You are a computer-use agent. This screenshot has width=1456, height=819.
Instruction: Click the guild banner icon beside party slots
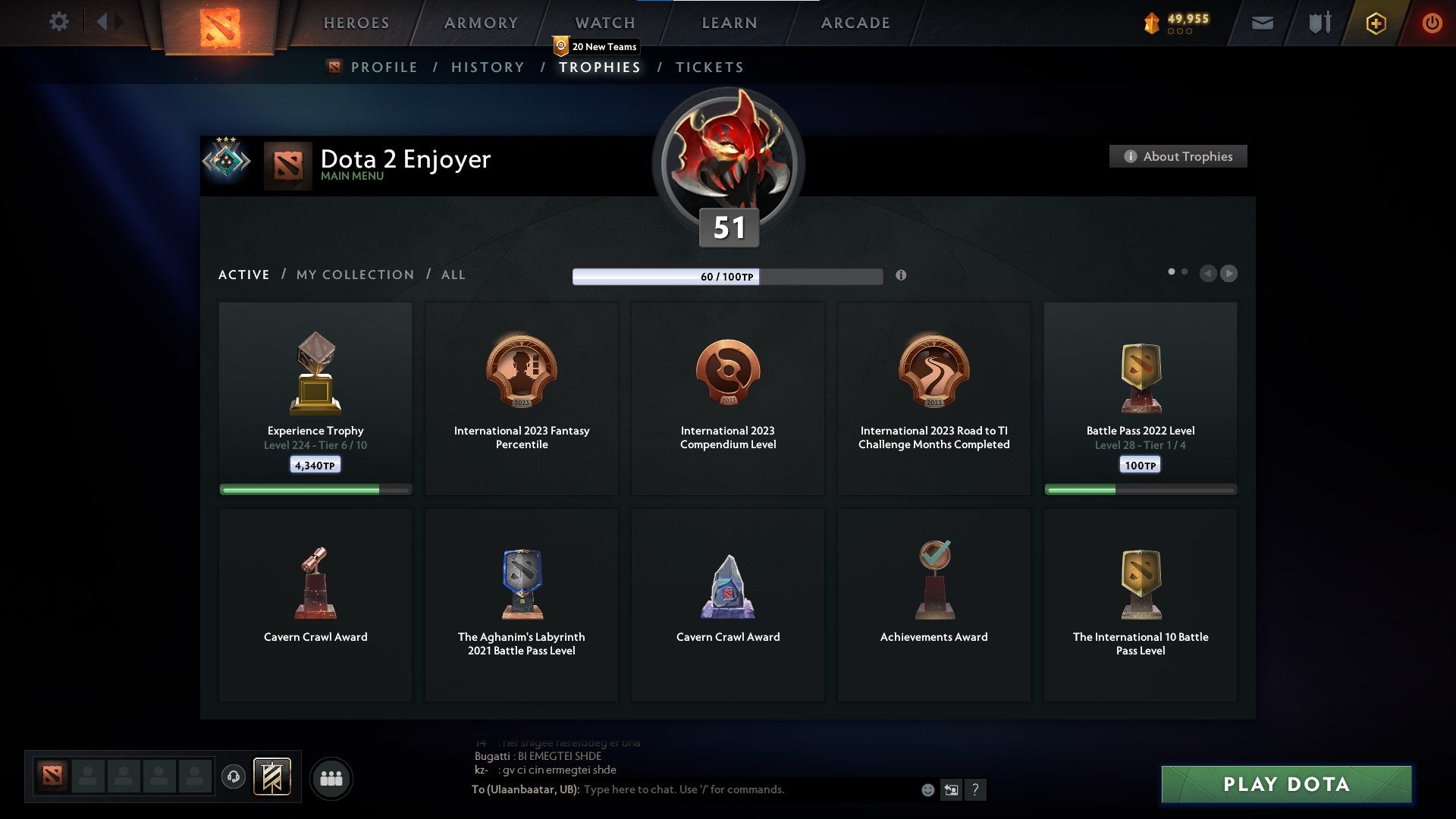click(273, 777)
